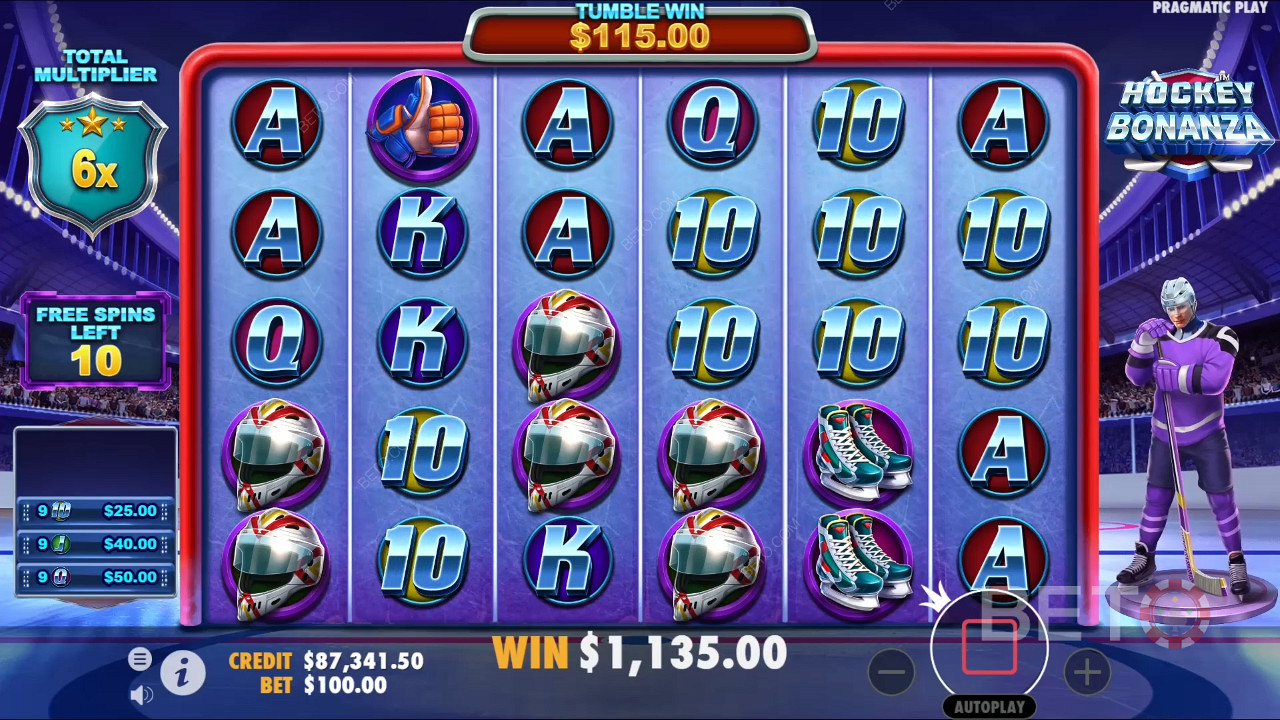
Task: Toggle the sound speaker icon
Action: [x=141, y=693]
